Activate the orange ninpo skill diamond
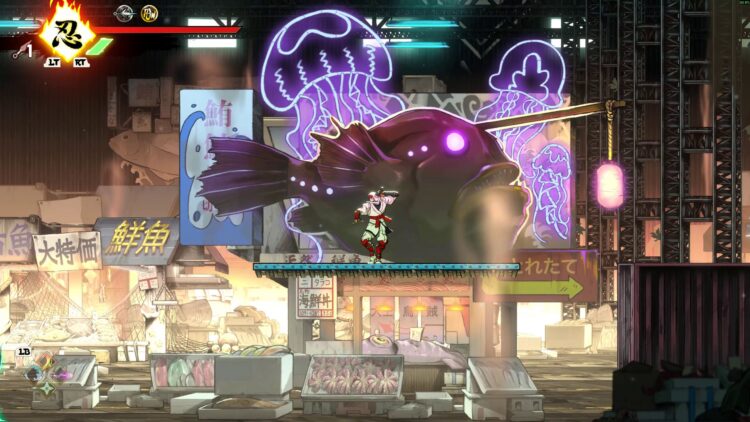 click(45, 361)
